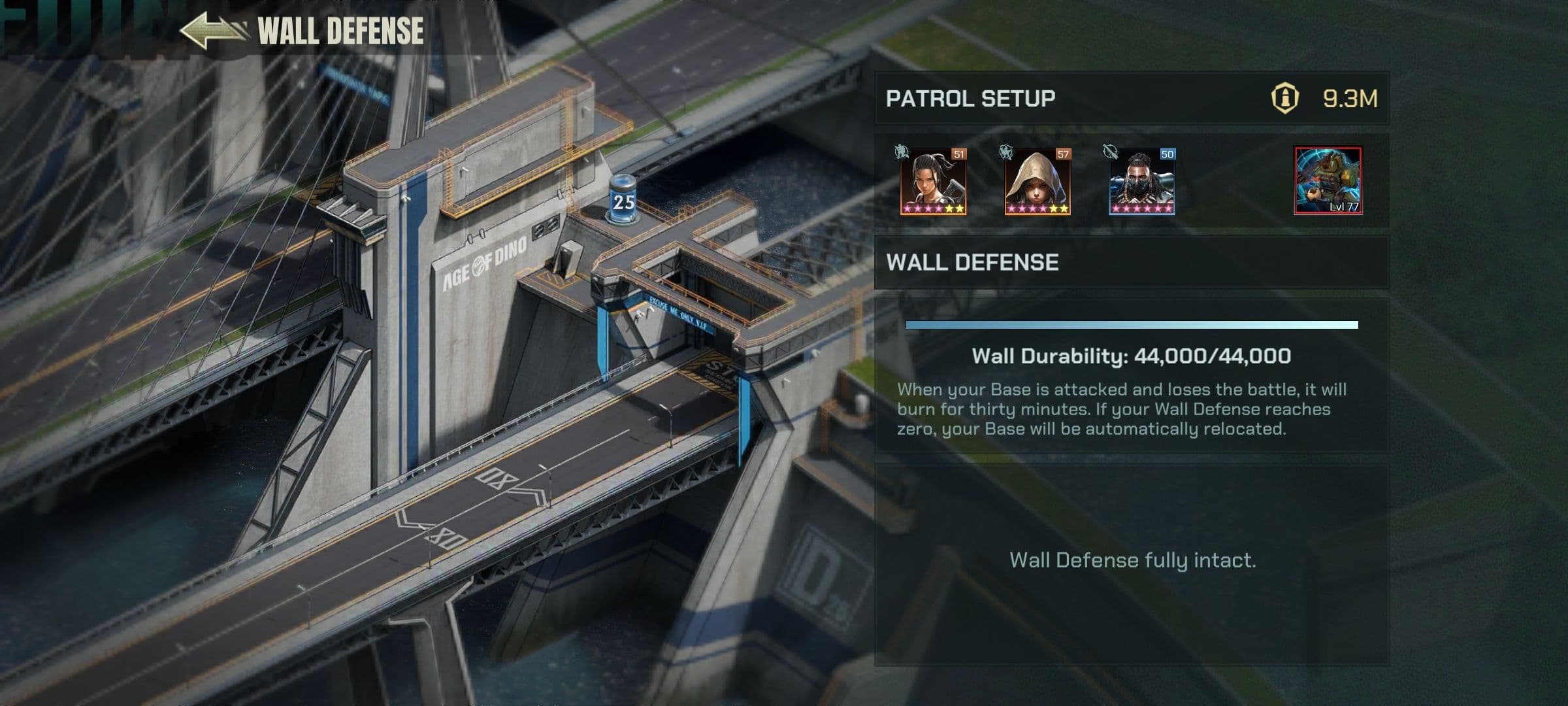
Task: Go back using the Wall Defense arrow
Action: [213, 31]
